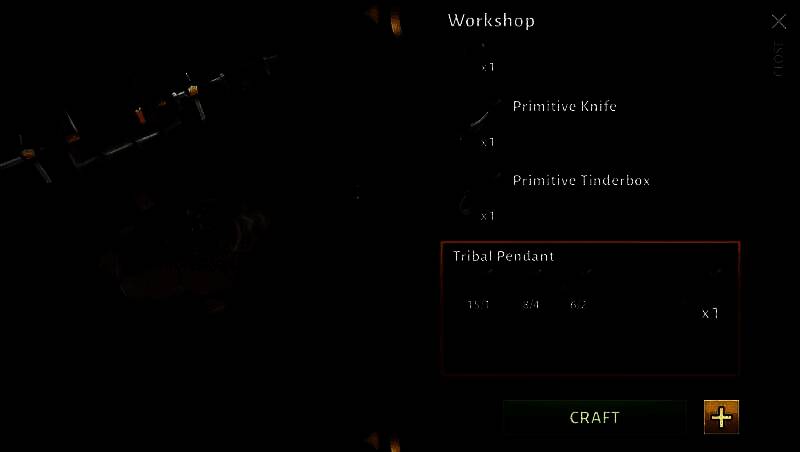Craft the selected Tribal Pendant
Viewport: 800px width, 452px height.
[594, 417]
